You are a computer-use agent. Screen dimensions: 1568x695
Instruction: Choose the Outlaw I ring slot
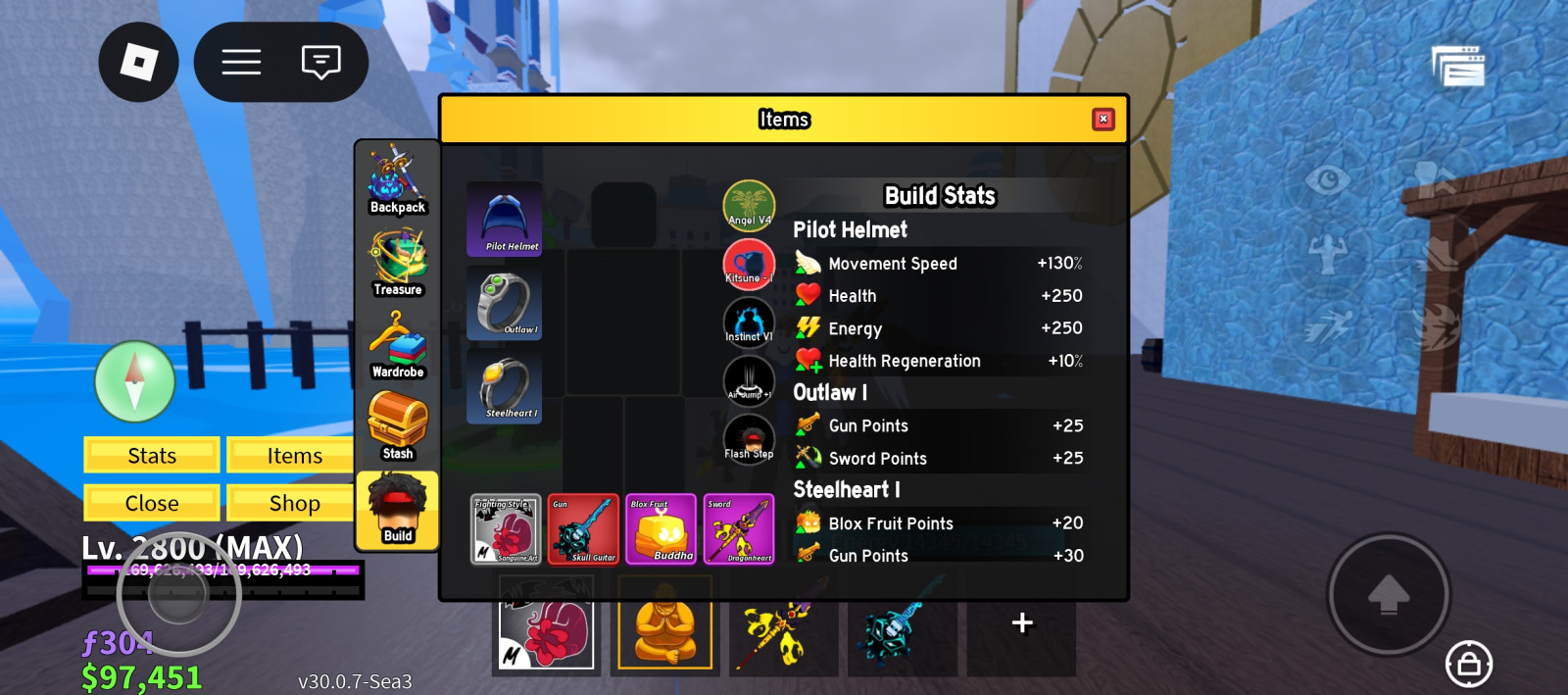(505, 305)
